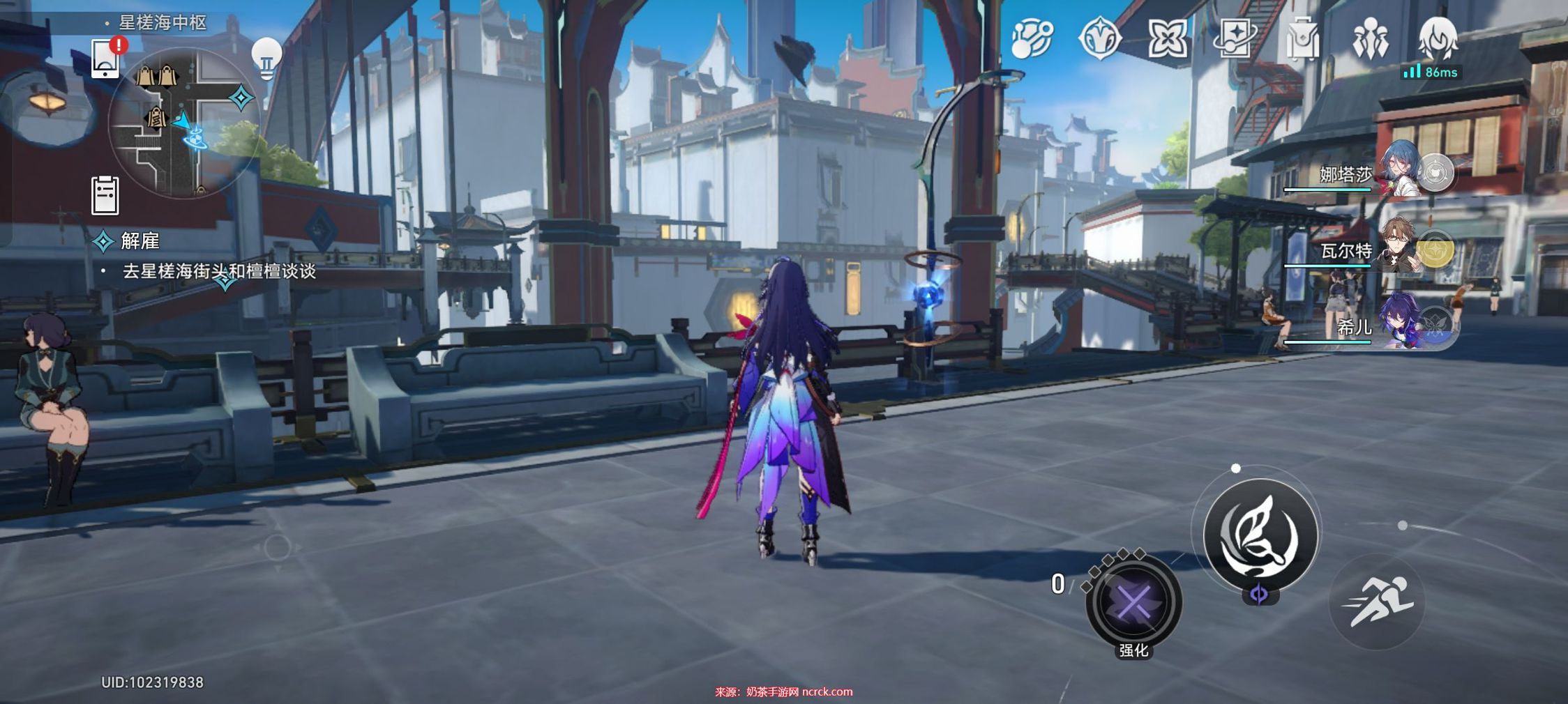Tap the lightbulb hint icon
The width and height of the screenshot is (1568, 704).
tap(266, 56)
